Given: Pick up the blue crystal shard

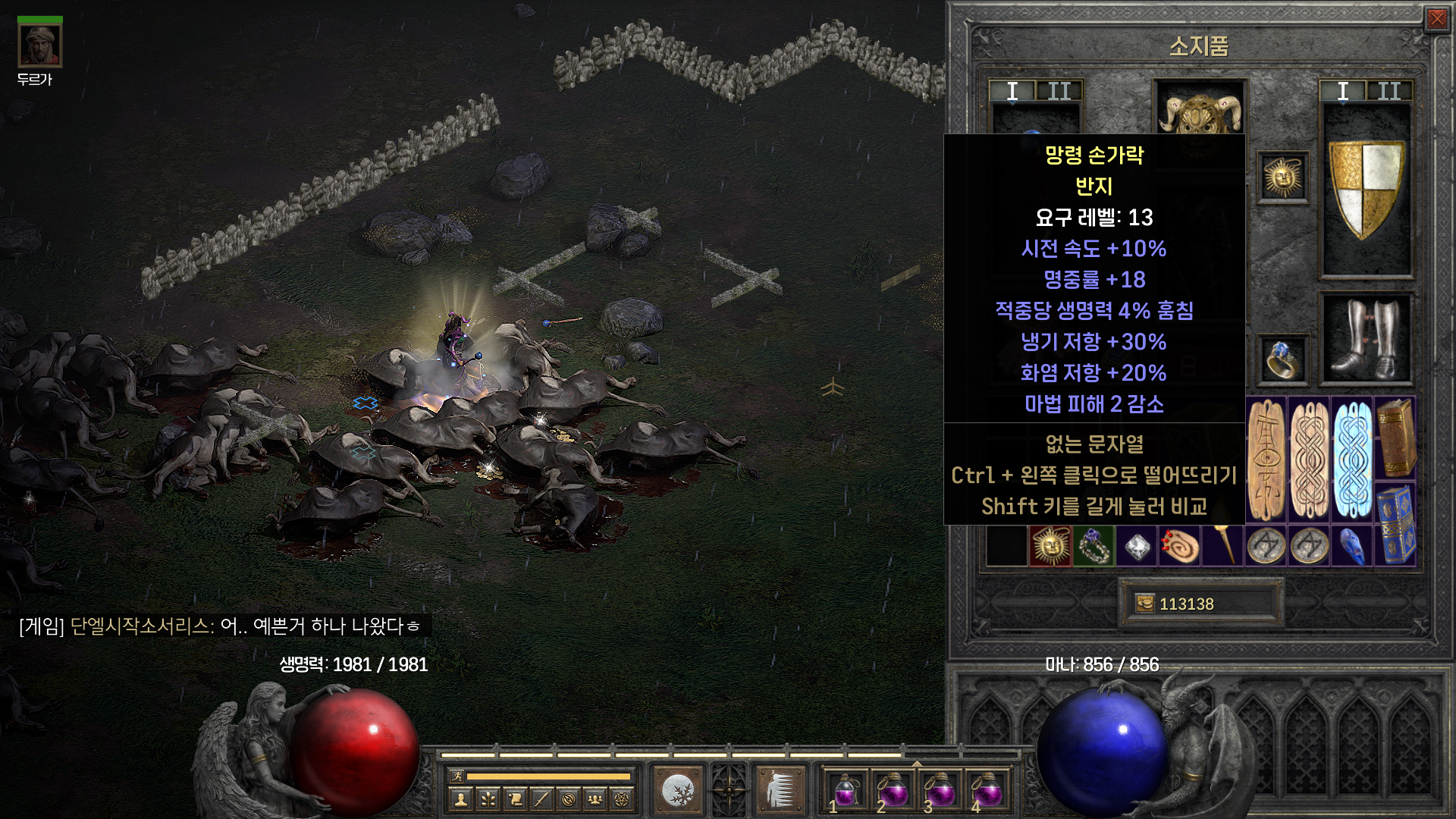Looking at the screenshot, I should click(x=1353, y=546).
